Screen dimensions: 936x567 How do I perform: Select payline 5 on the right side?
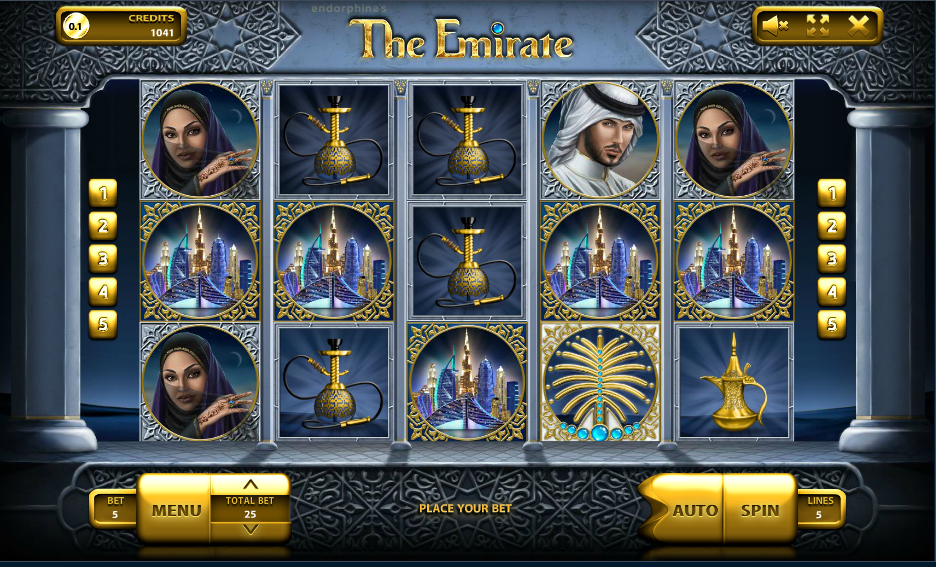(831, 324)
